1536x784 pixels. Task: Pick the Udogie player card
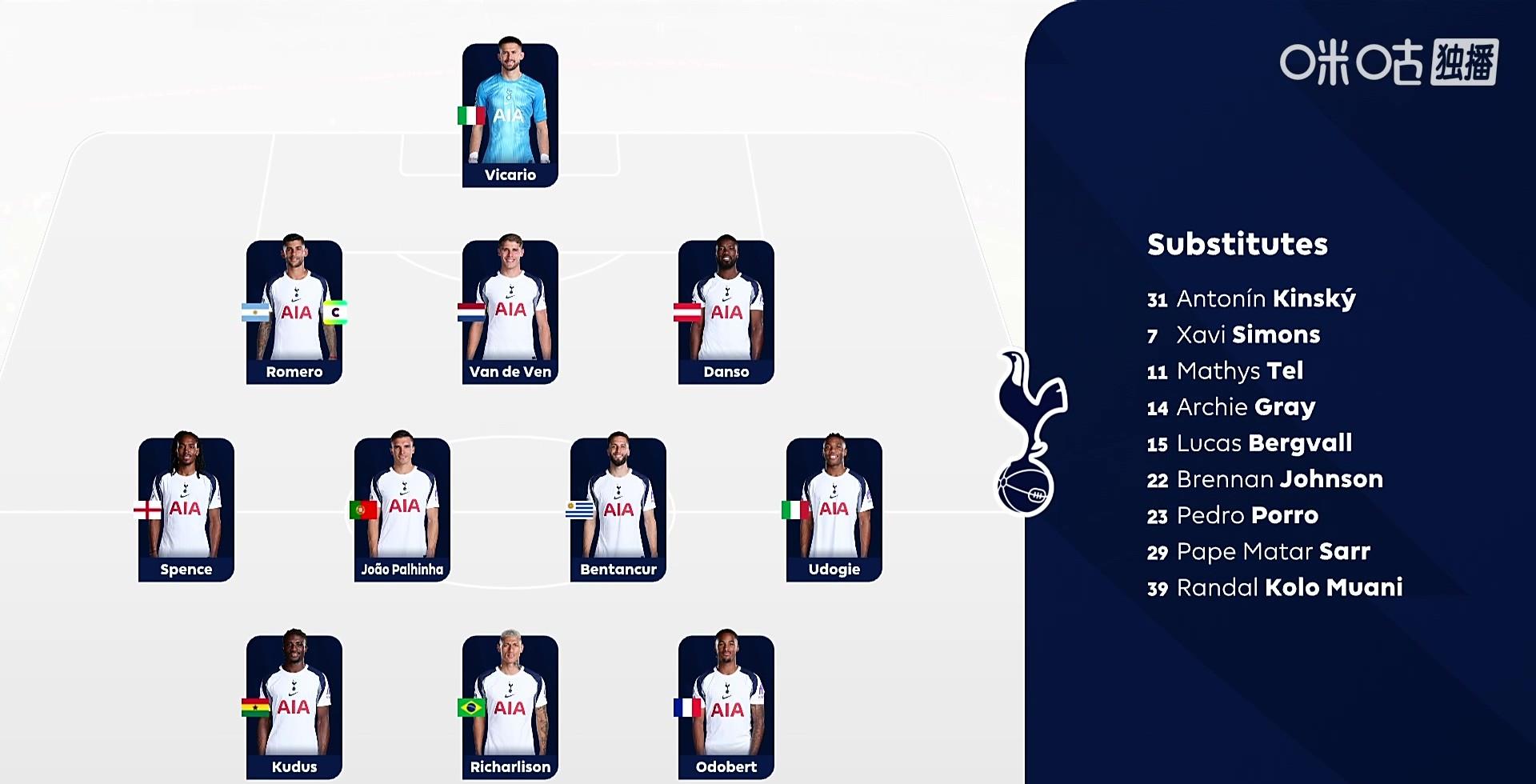coord(834,510)
